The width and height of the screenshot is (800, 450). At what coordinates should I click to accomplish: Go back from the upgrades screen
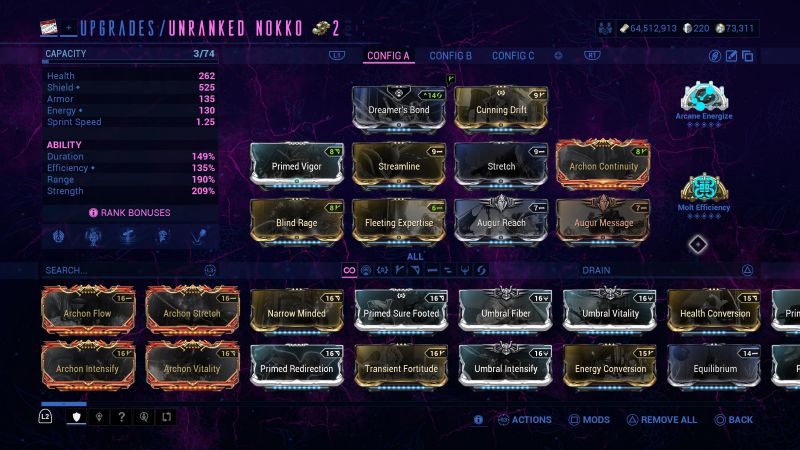[x=733, y=420]
